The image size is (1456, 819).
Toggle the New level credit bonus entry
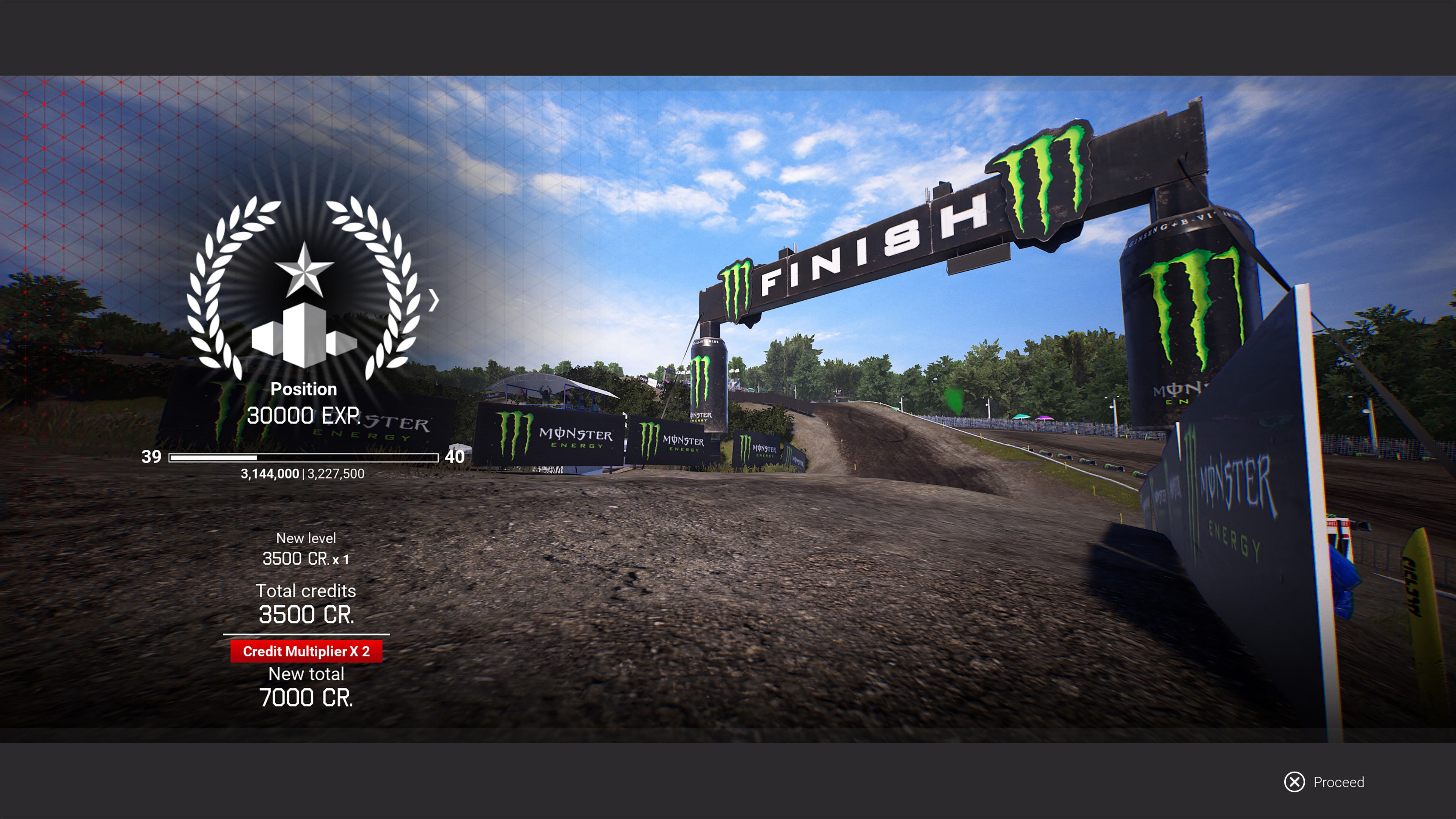tap(306, 548)
